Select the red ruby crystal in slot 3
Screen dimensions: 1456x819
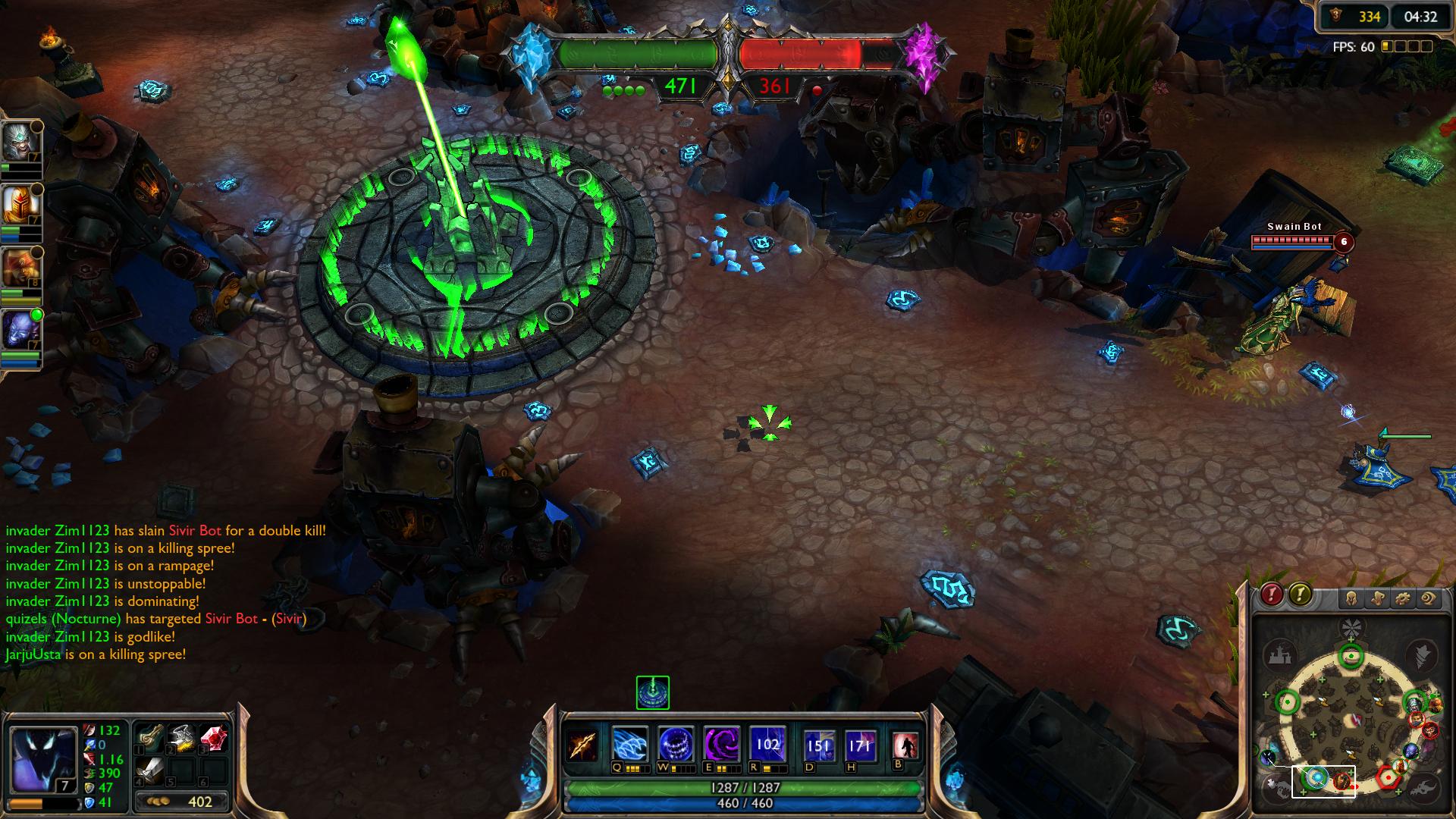[214, 738]
